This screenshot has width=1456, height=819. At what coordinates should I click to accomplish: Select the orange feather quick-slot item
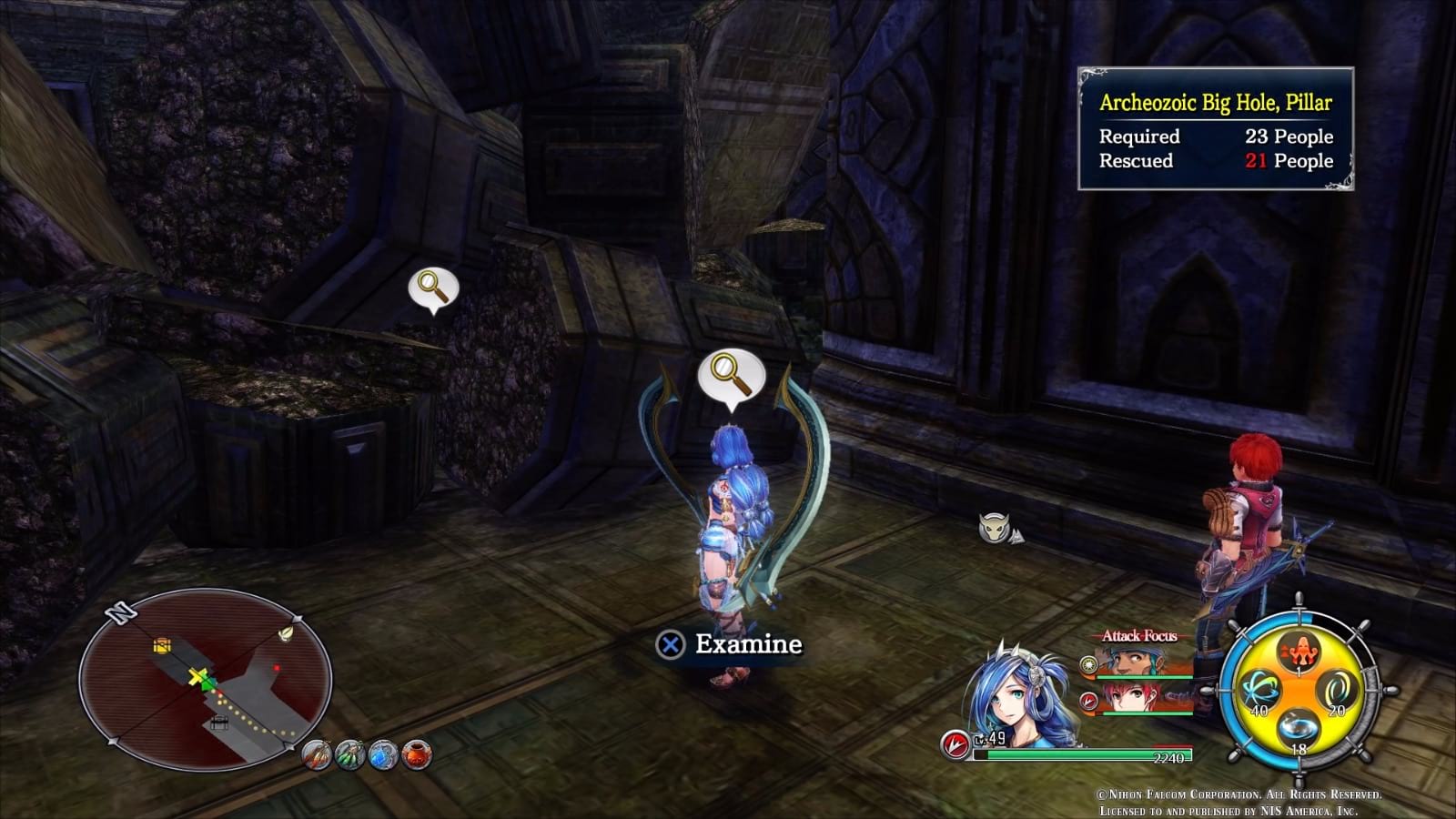[x=317, y=755]
